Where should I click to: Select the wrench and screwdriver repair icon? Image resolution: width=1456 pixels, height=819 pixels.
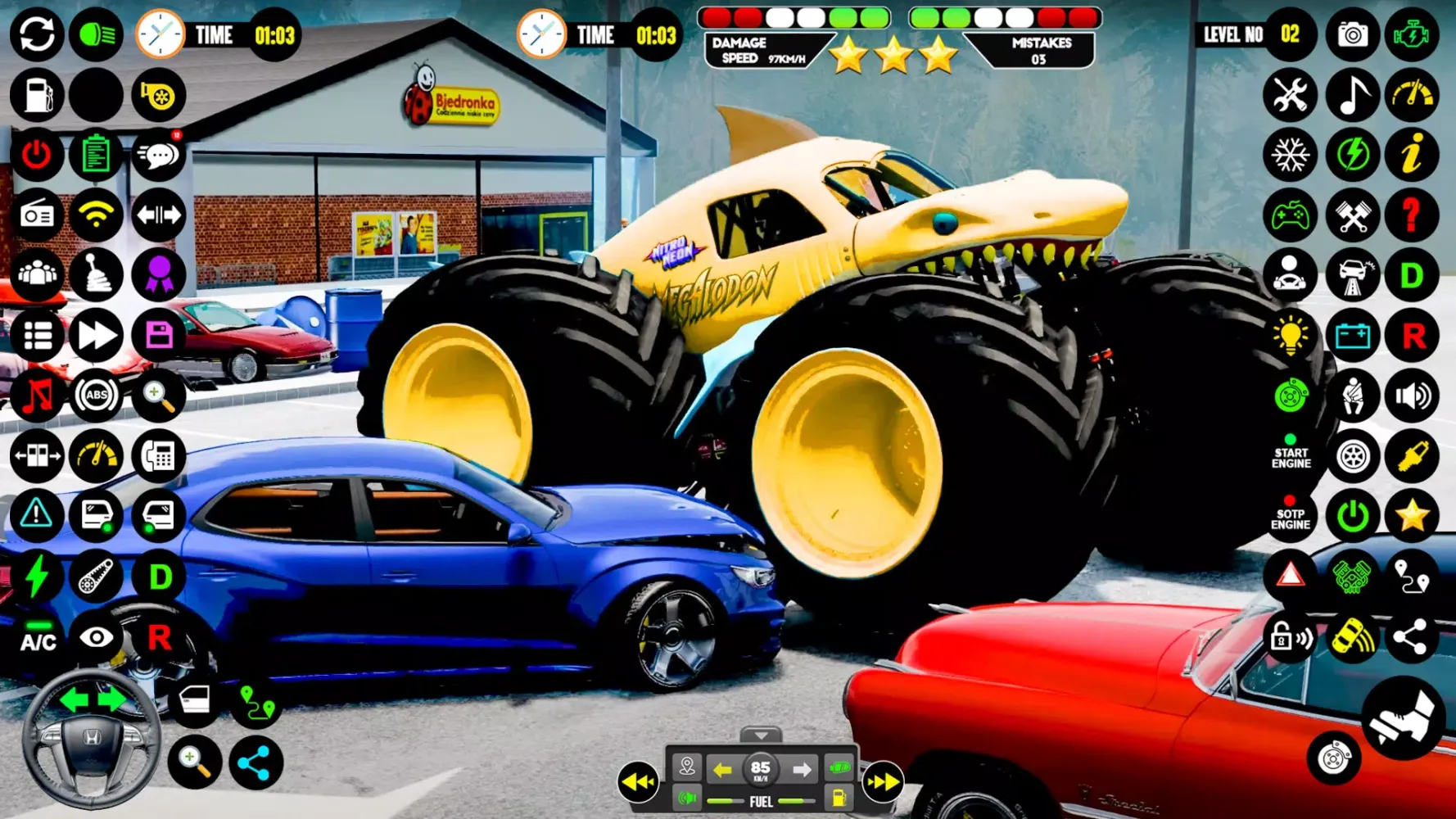(1291, 95)
